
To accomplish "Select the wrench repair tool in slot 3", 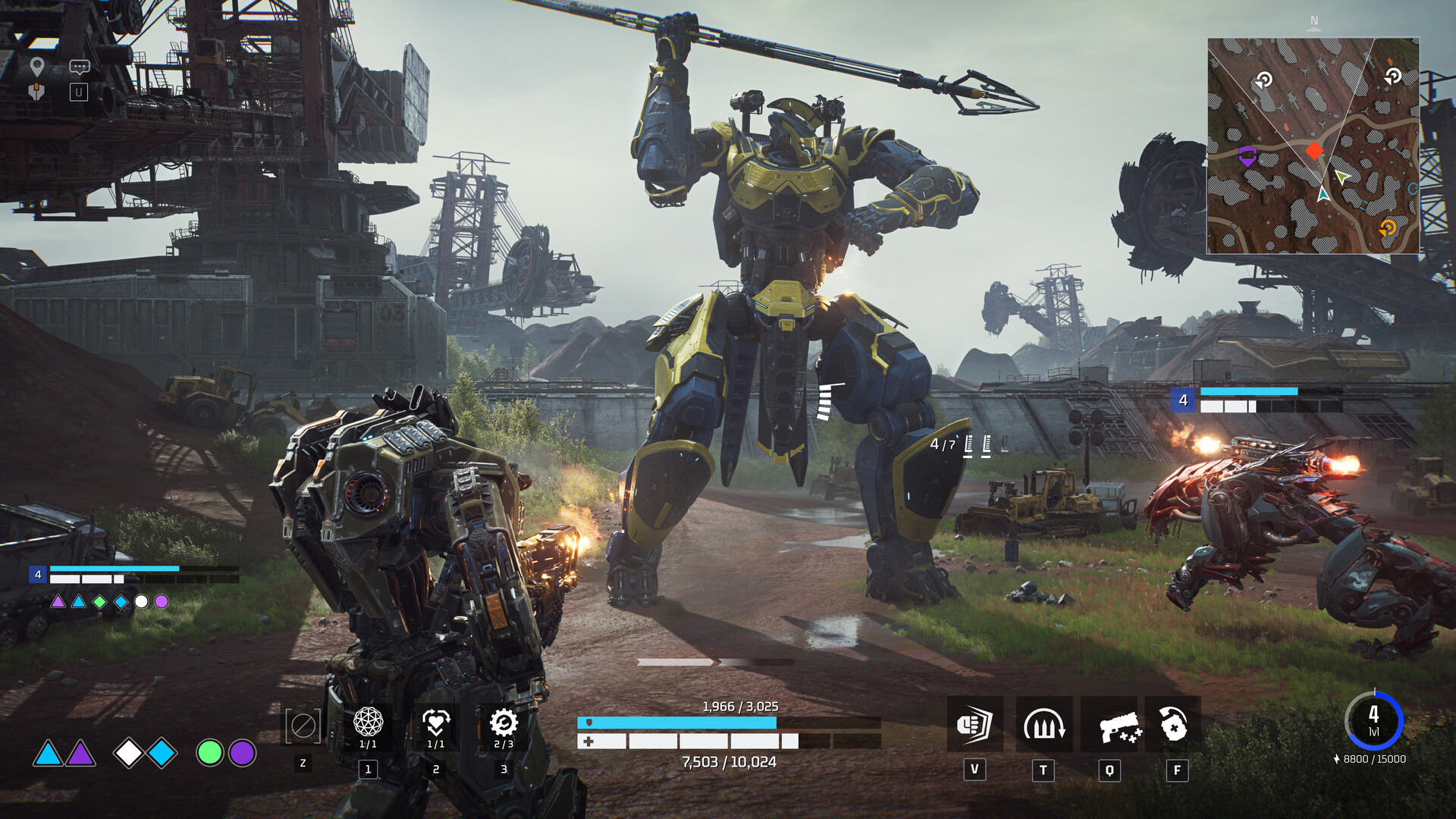I will 502,720.
